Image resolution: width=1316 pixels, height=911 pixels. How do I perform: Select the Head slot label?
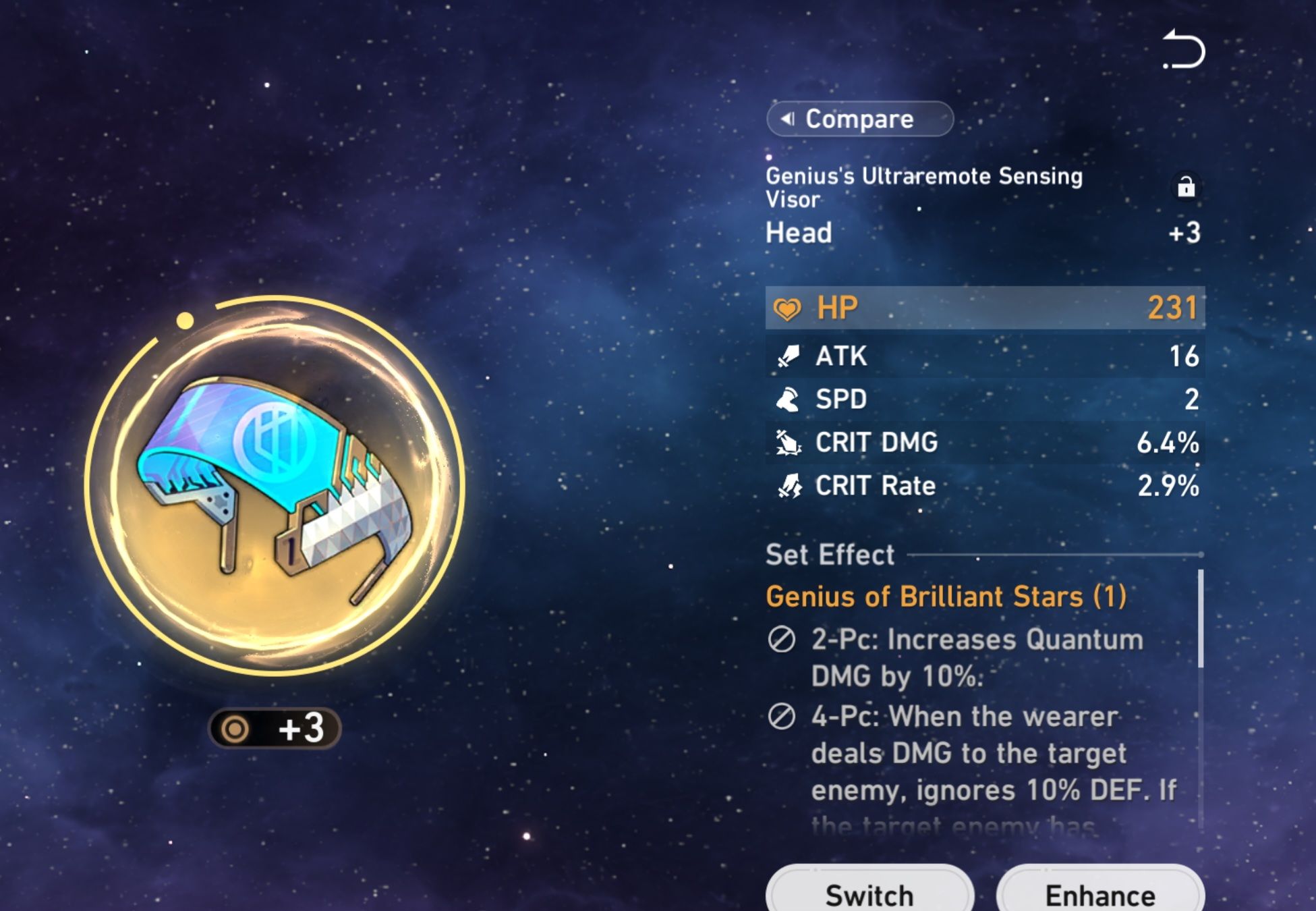click(798, 233)
